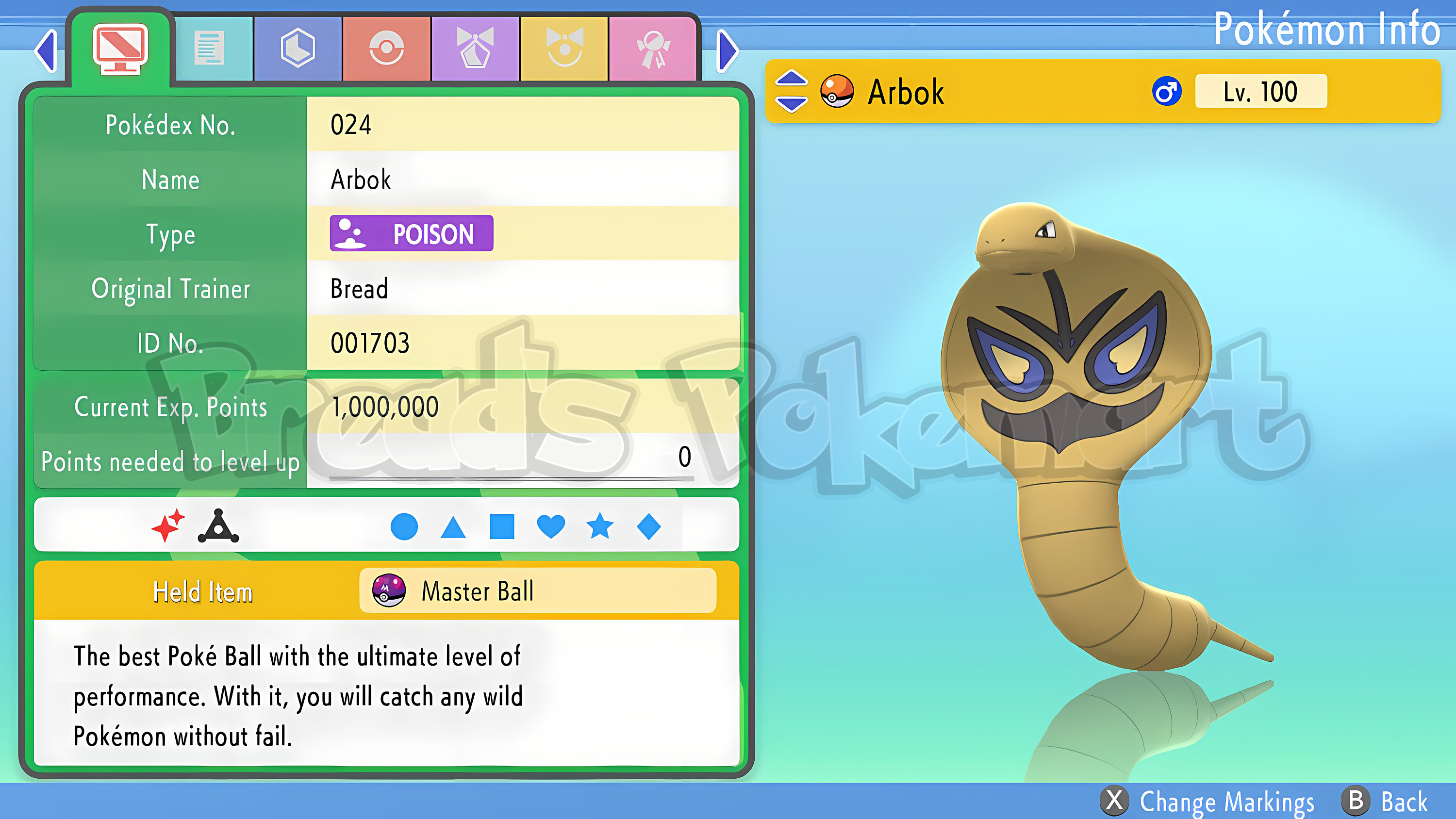Click the Poké Ball icon beside Arbok's name
Image resolution: width=1456 pixels, height=819 pixels.
tap(838, 92)
